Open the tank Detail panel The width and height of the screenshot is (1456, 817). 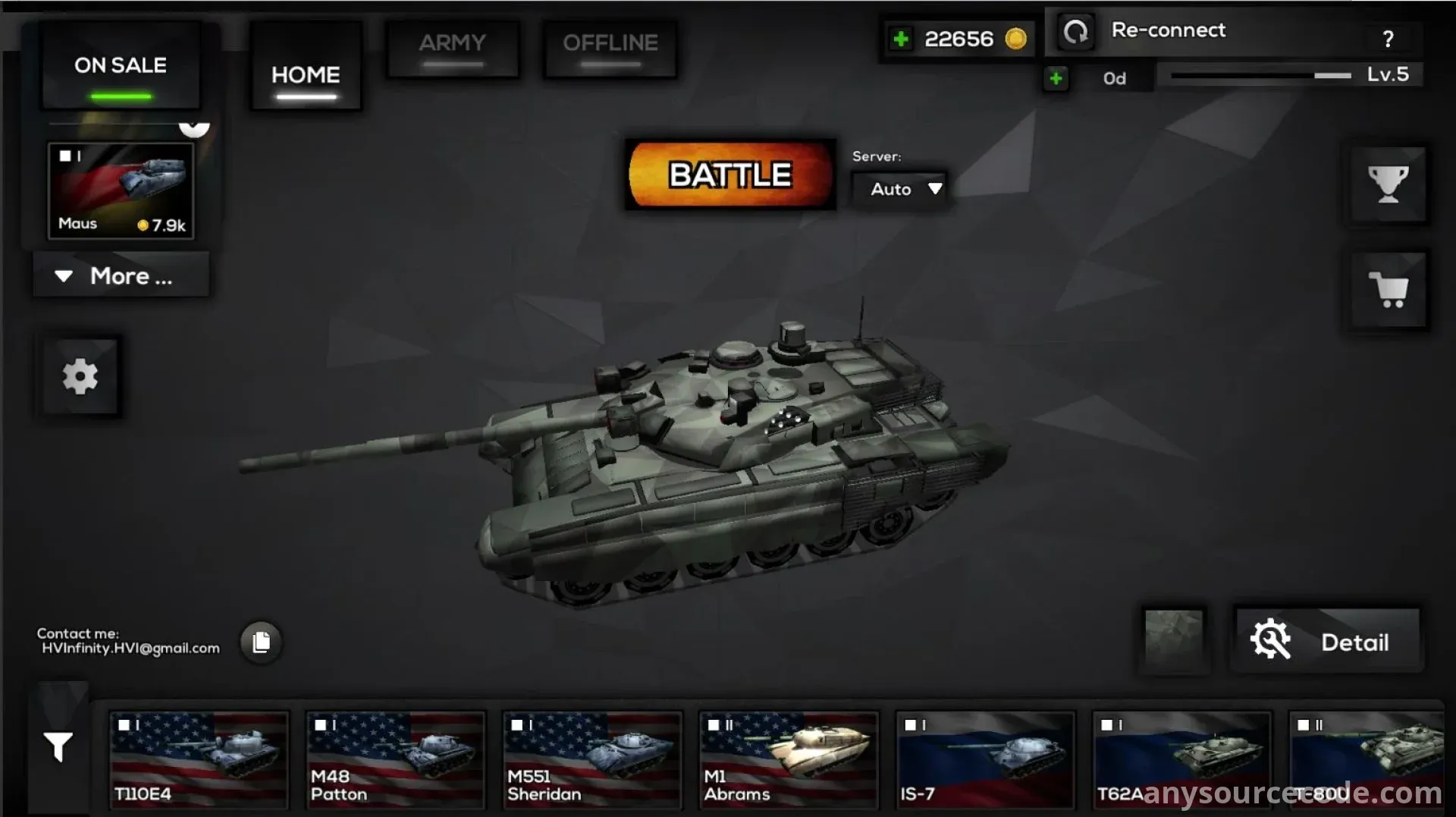1326,642
